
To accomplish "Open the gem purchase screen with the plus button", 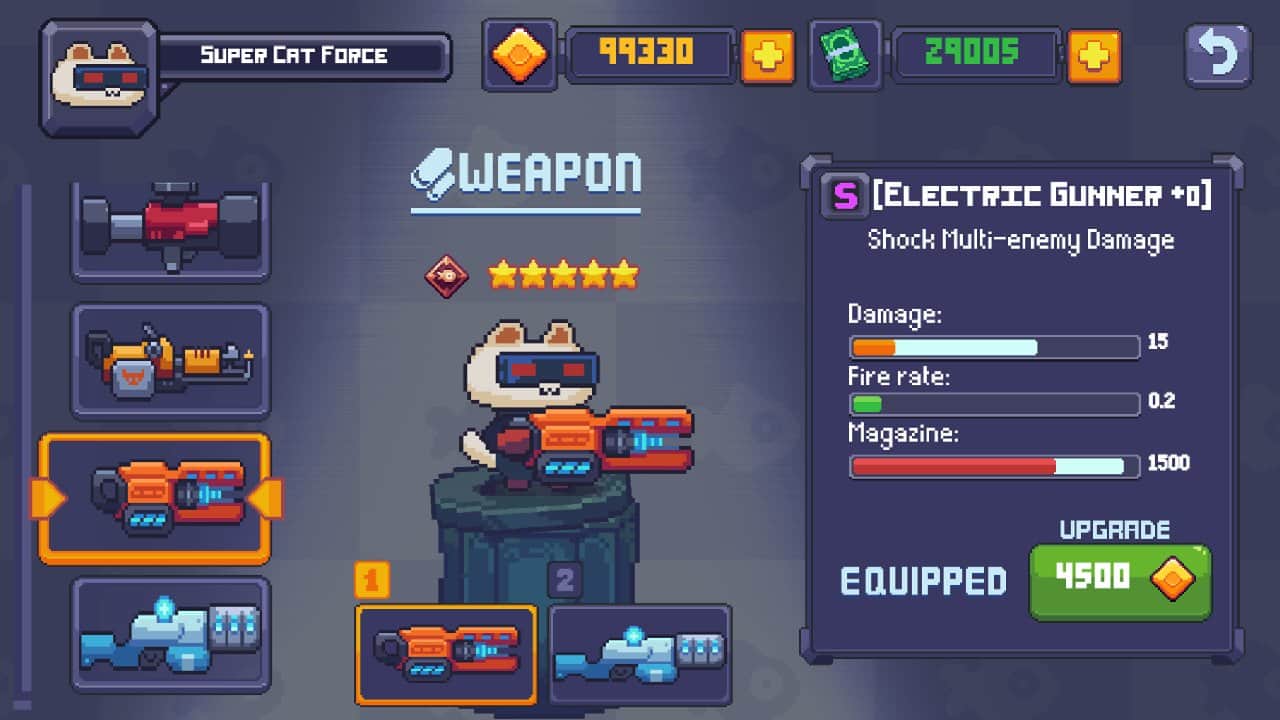I will 769,57.
